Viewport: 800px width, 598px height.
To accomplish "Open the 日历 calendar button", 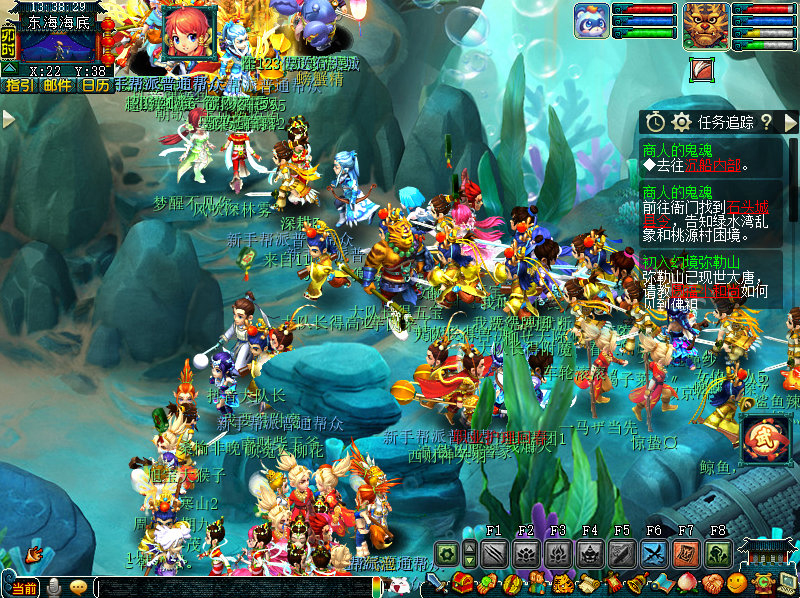I will pyautogui.click(x=95, y=86).
